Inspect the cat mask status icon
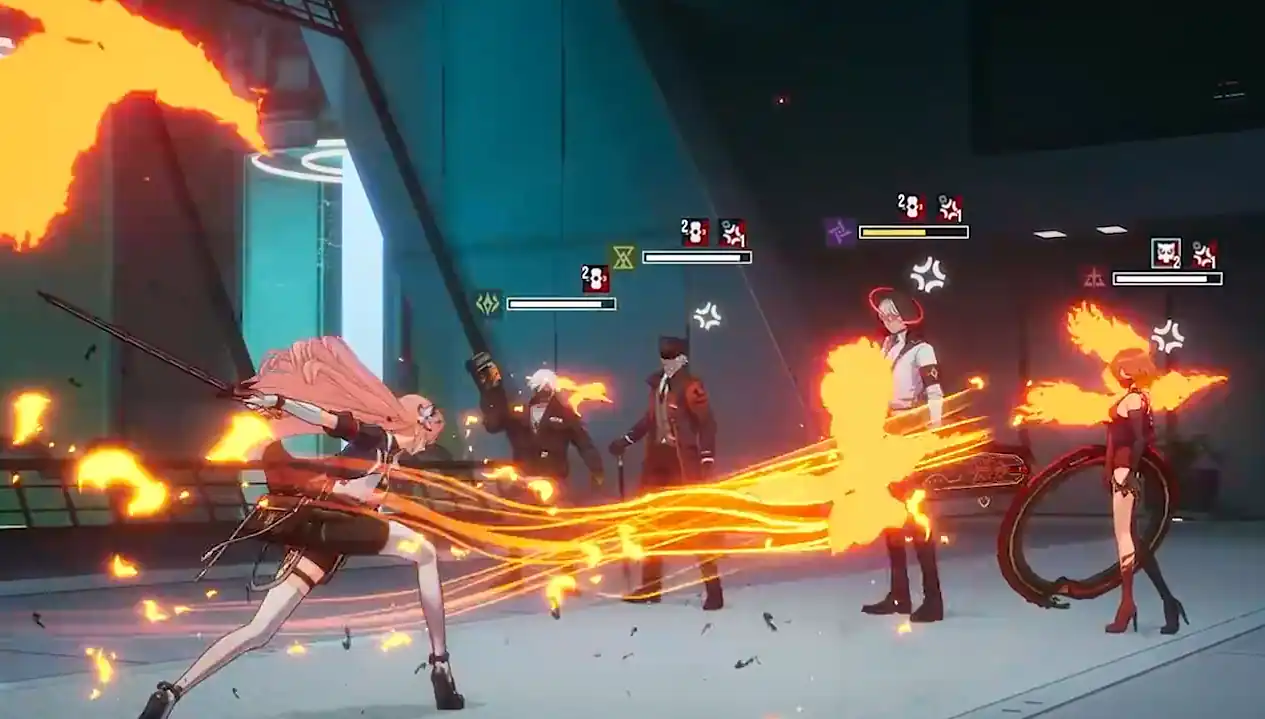The image size is (1265, 719). [x=1165, y=252]
